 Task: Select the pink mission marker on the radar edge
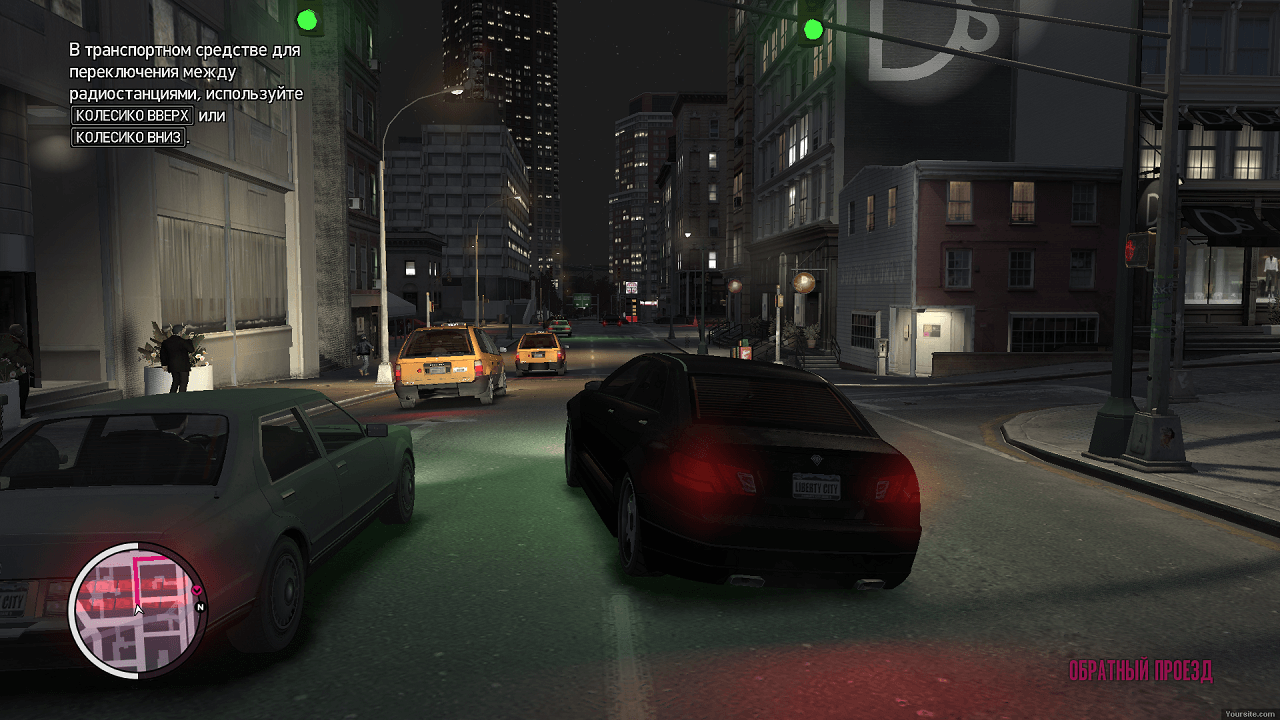tap(195, 590)
